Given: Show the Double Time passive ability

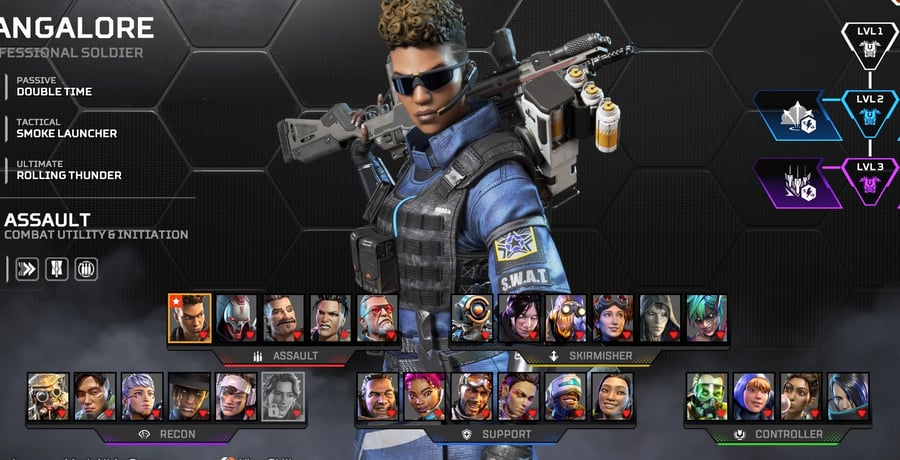Looking at the screenshot, I should pyautogui.click(x=54, y=86).
